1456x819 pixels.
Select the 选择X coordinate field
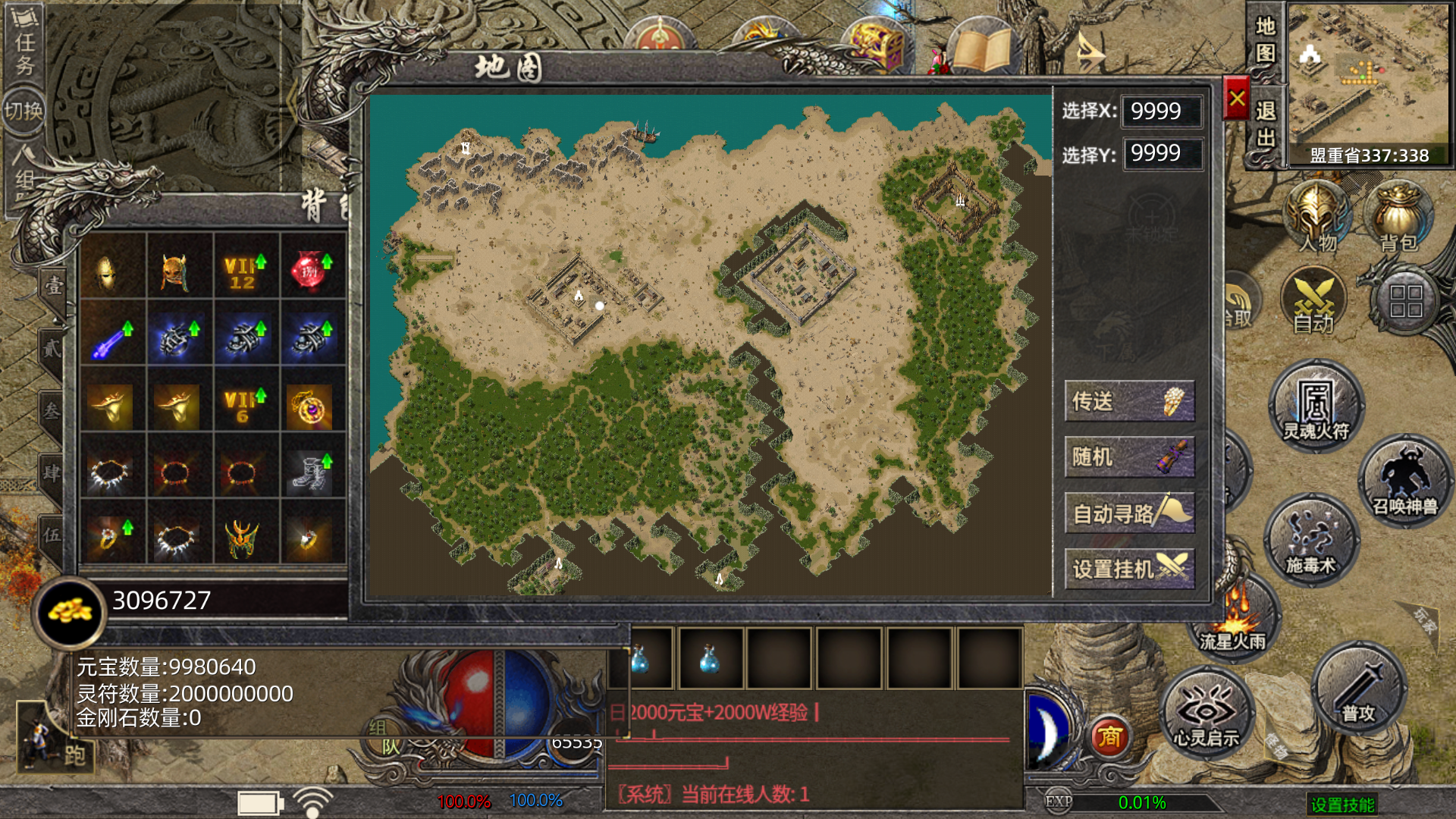pos(1162,111)
